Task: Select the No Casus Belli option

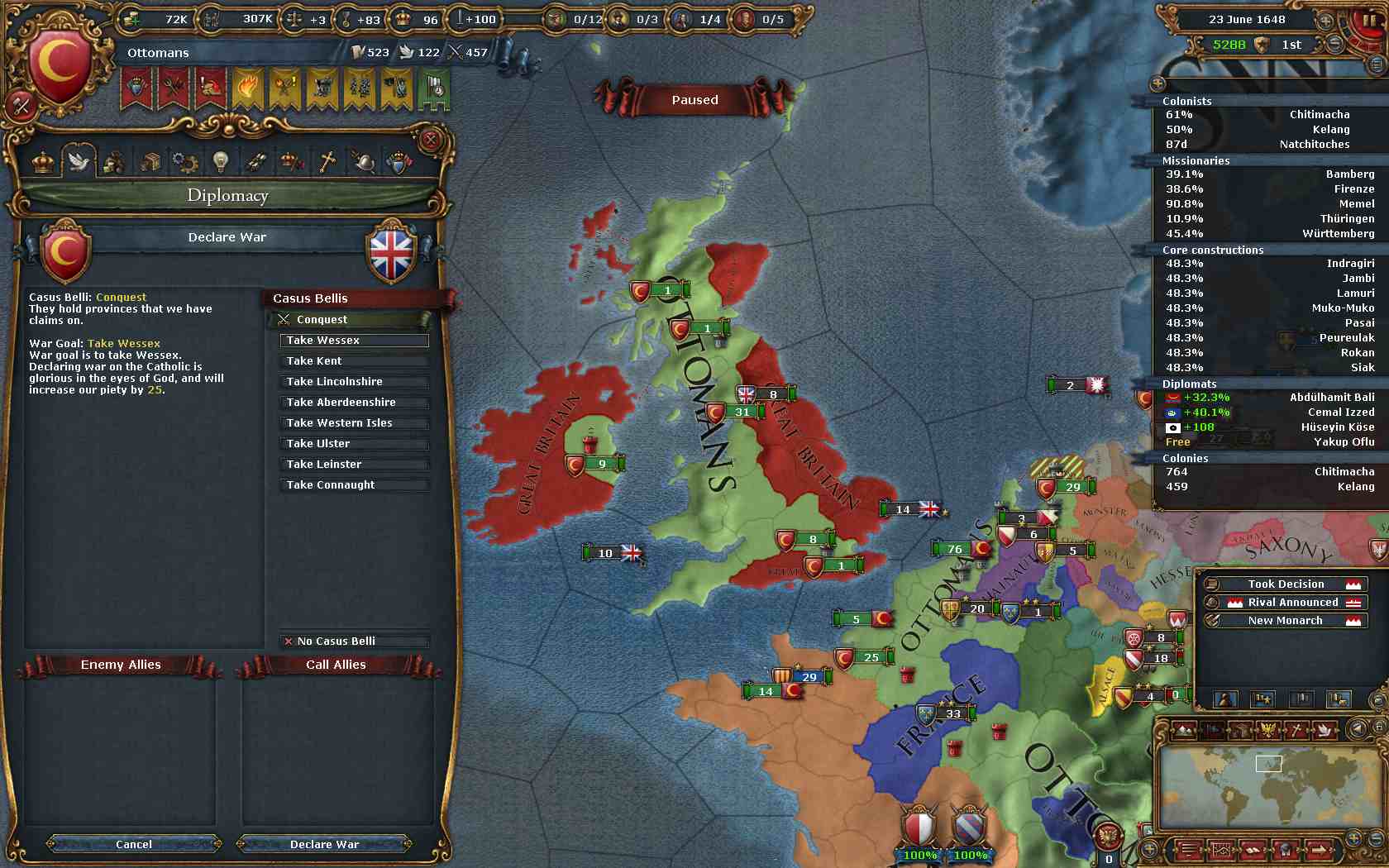Action: tap(354, 641)
